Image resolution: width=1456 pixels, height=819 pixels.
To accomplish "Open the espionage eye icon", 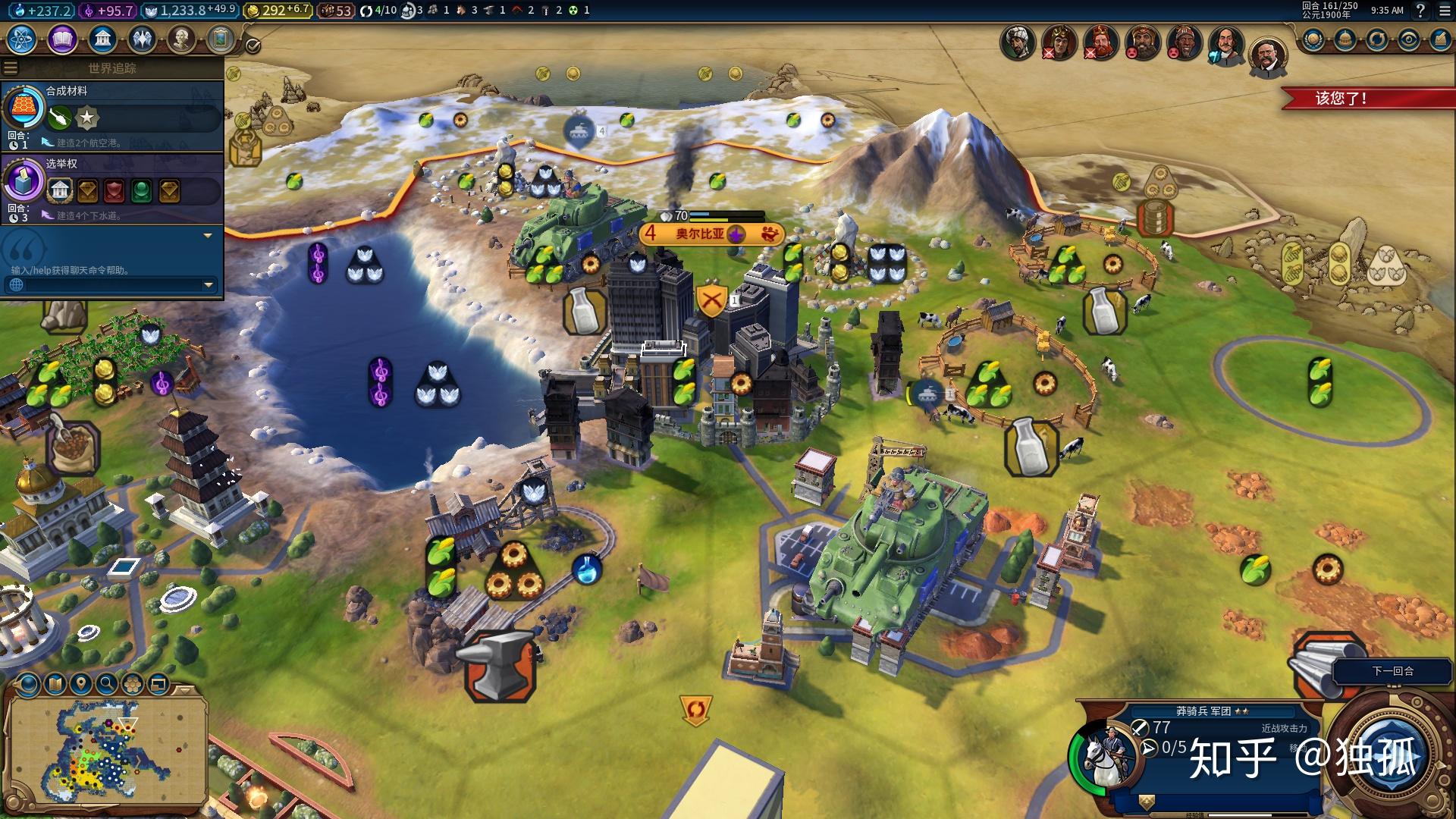I will pos(1409,39).
